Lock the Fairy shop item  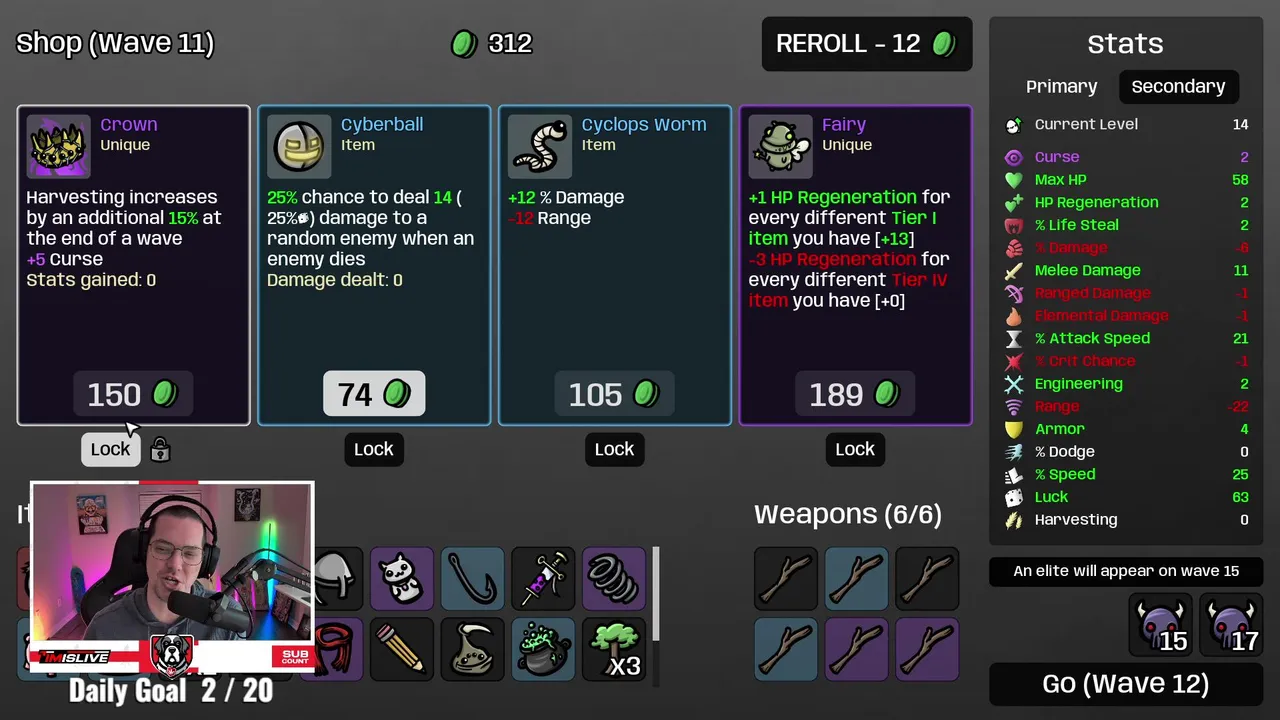point(855,449)
